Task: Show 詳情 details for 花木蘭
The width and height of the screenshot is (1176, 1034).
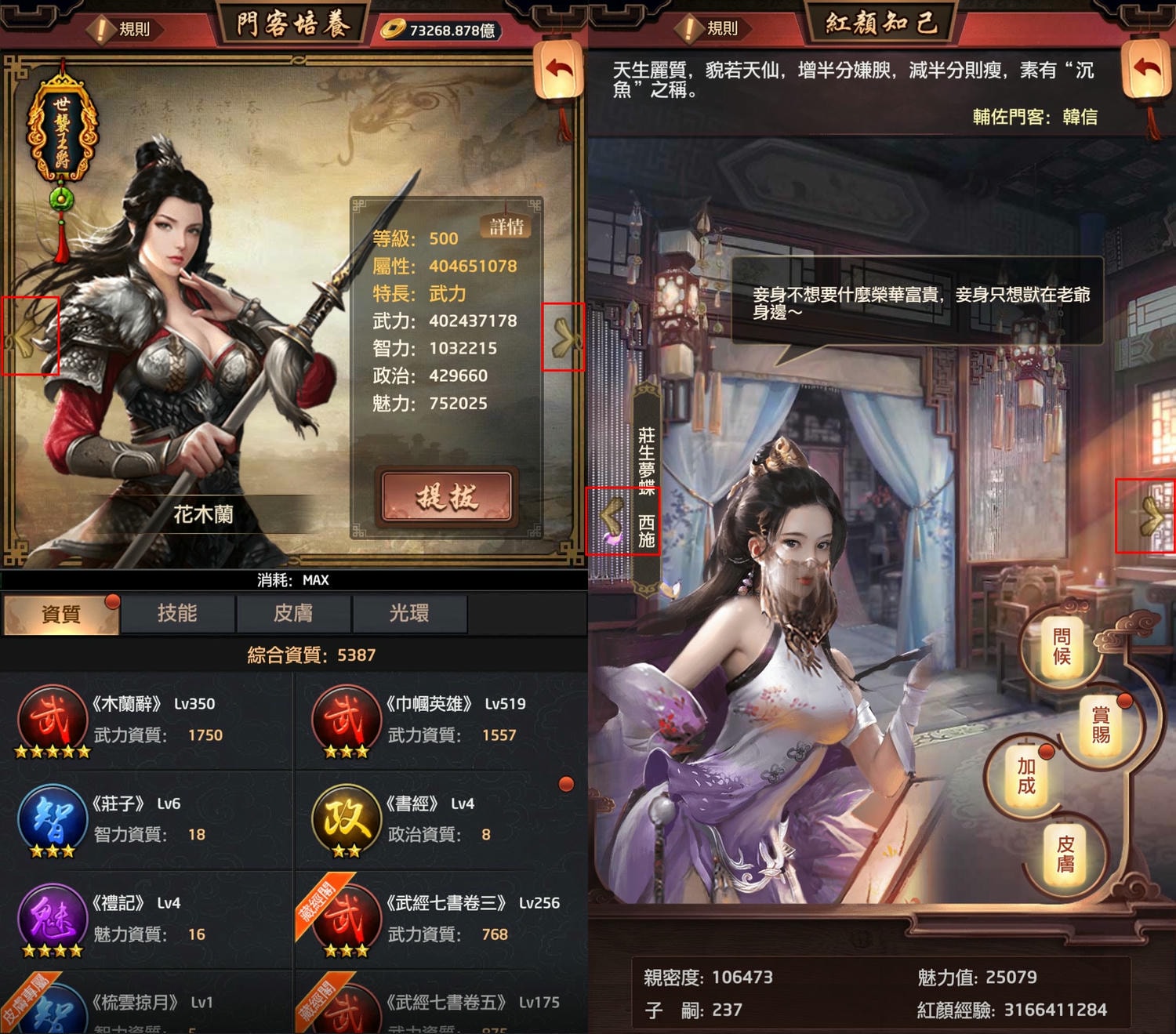Action: [506, 227]
